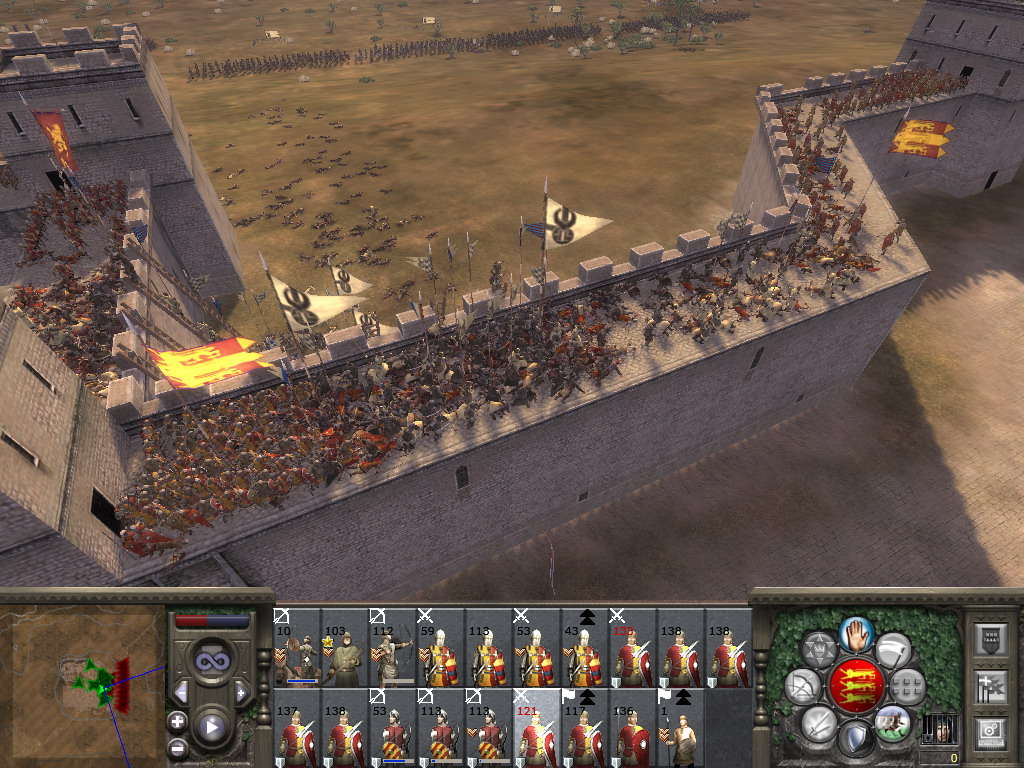
Task: Activate the star special ability button
Action: coord(819,650)
